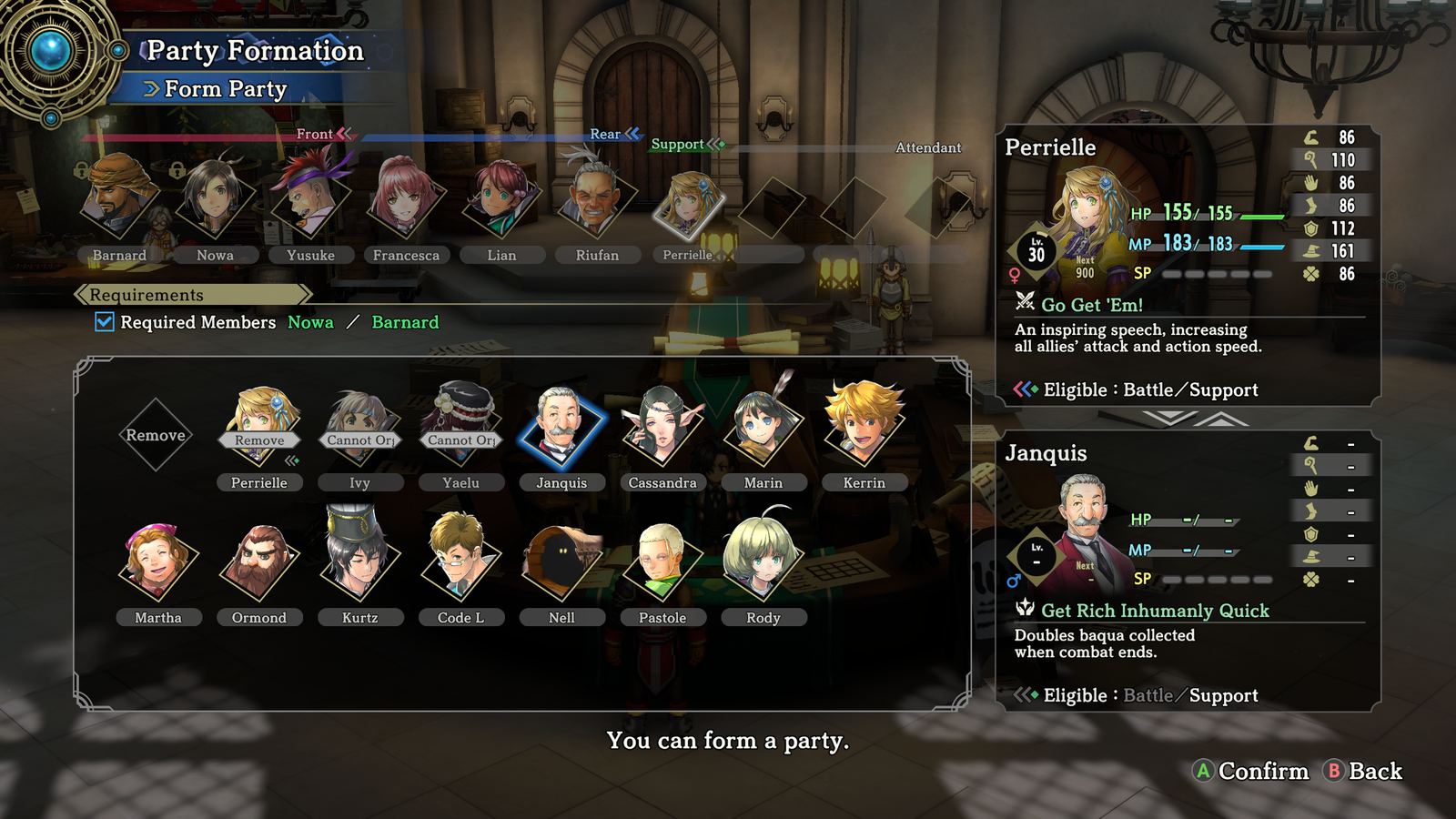Pick Marin from the character list

click(763, 430)
